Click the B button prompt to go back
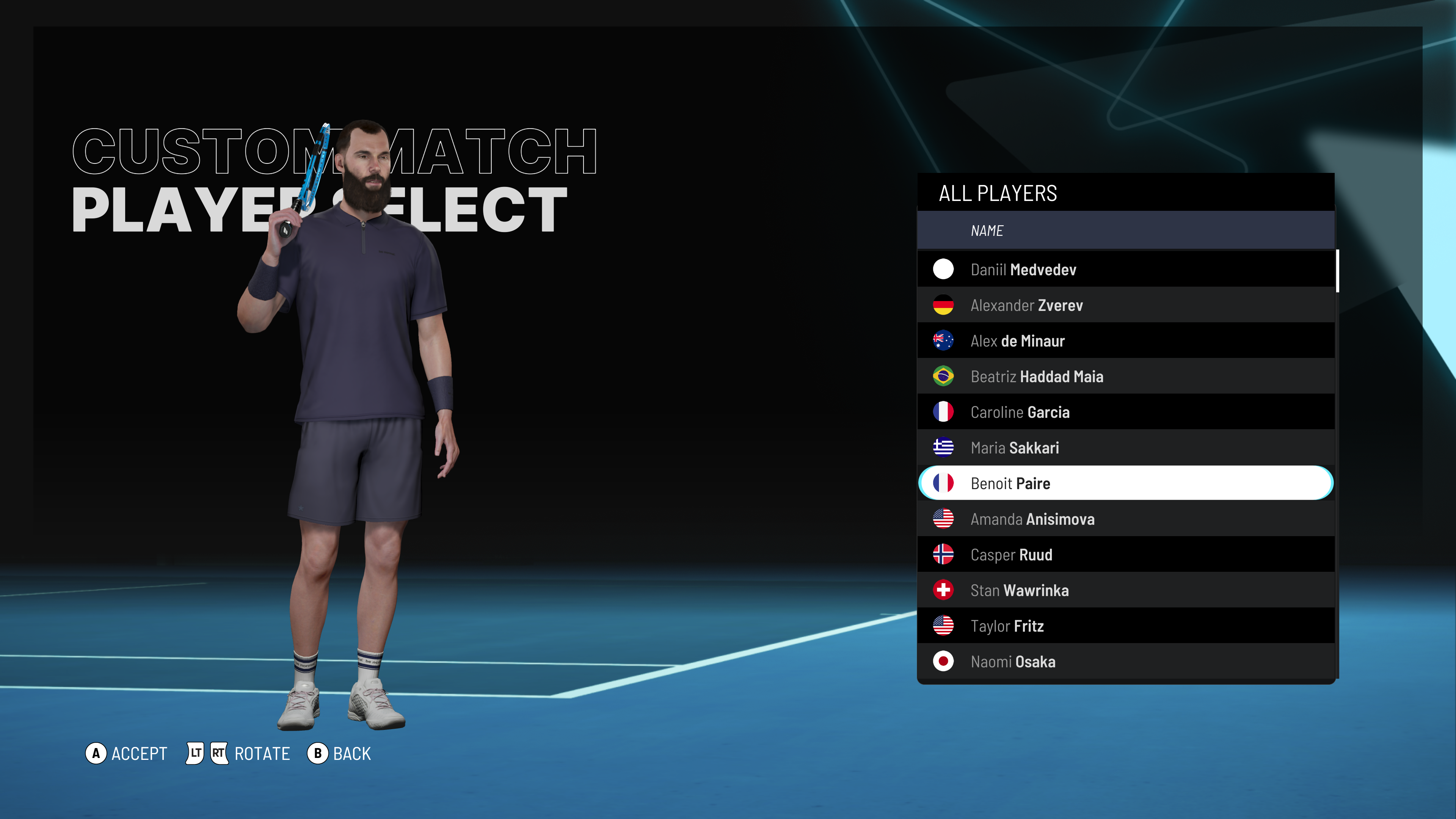 click(x=318, y=753)
